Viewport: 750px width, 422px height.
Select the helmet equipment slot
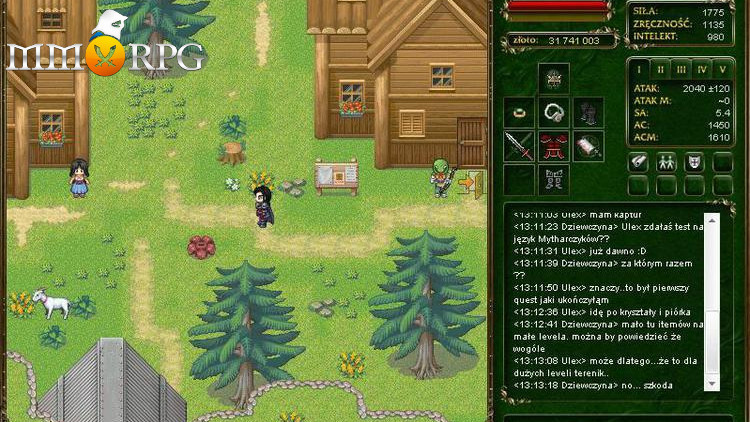pyautogui.click(x=554, y=77)
